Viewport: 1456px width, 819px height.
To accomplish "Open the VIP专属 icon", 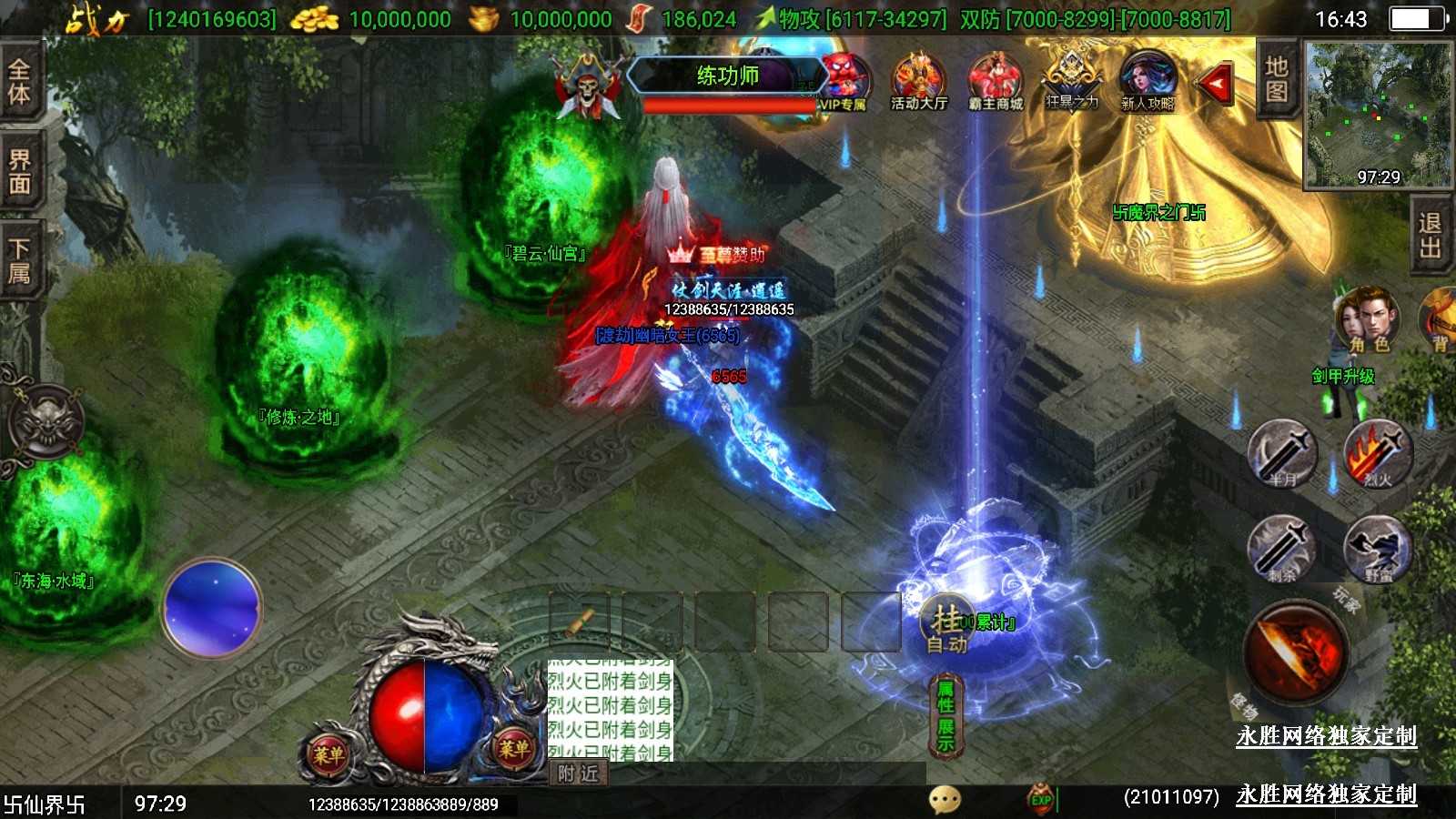I will 844,82.
